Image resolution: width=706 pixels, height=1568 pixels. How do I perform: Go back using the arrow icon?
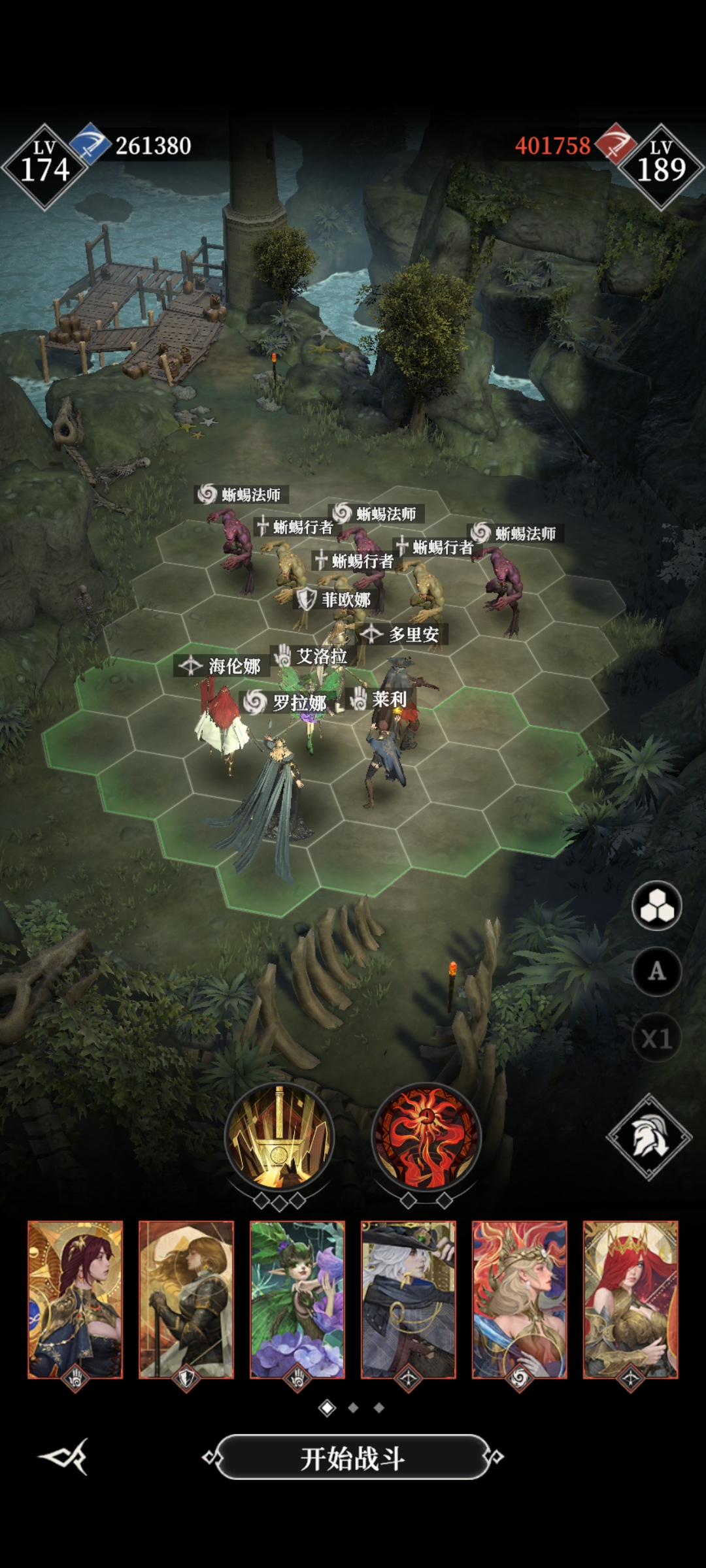(x=64, y=1456)
